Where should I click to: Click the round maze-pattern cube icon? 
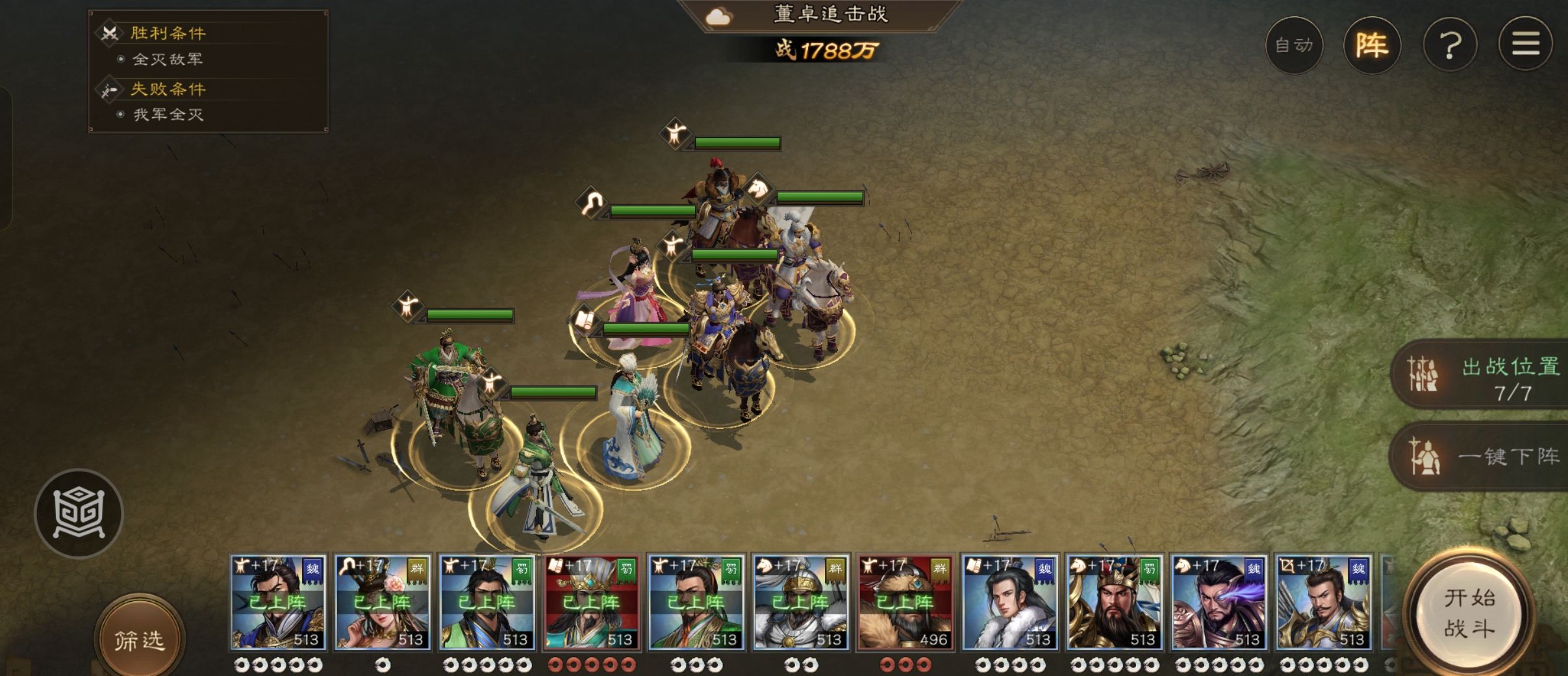pos(79,513)
